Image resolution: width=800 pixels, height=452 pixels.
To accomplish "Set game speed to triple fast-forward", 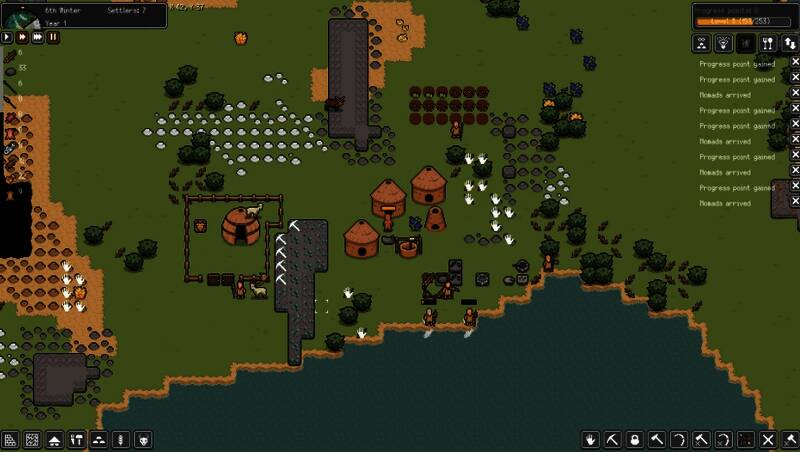I will click(38, 37).
